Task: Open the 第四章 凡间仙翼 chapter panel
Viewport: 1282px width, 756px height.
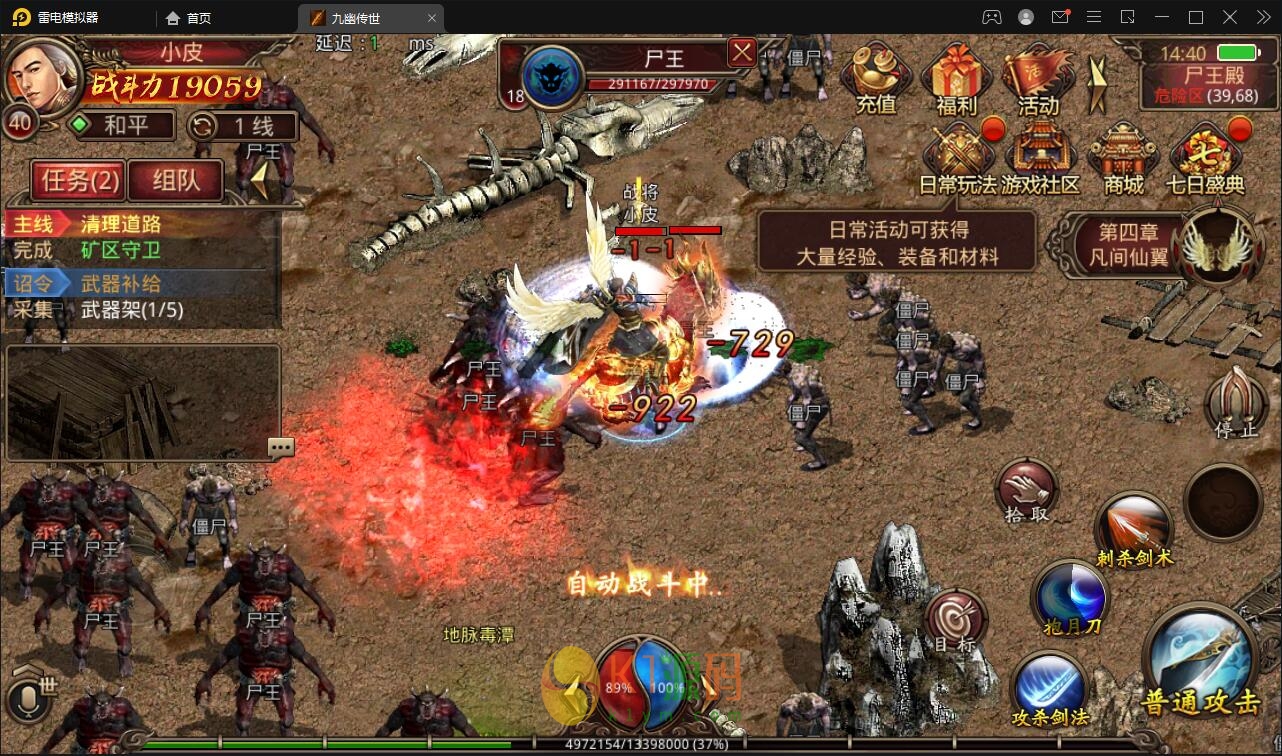Action: click(x=1134, y=246)
